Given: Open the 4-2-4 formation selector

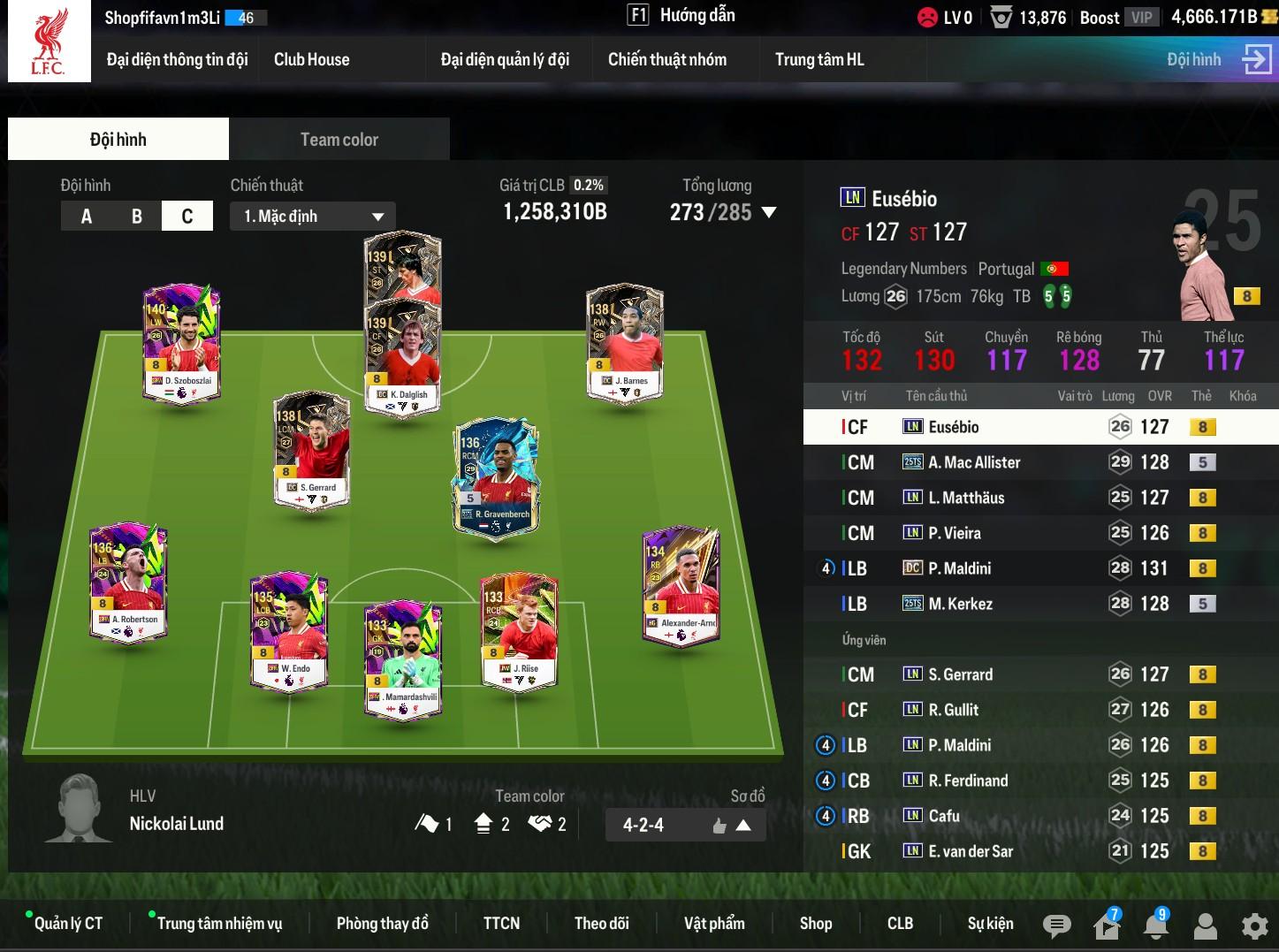Looking at the screenshot, I should click(x=685, y=826).
